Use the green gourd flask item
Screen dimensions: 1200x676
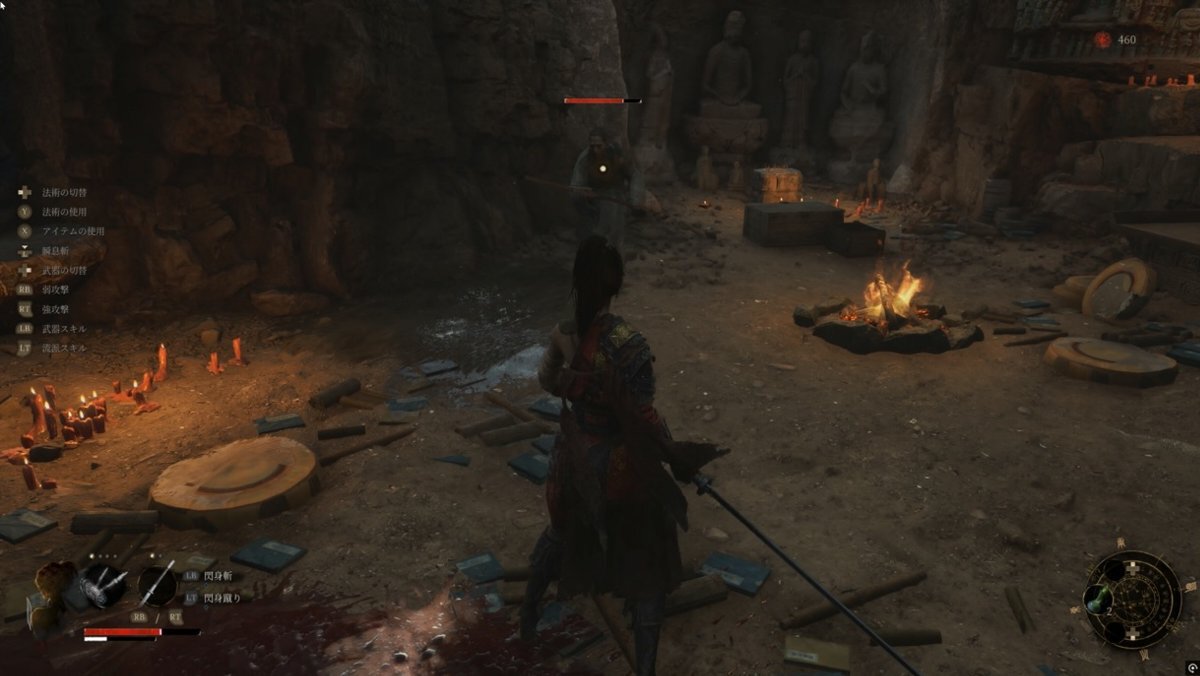point(1098,602)
